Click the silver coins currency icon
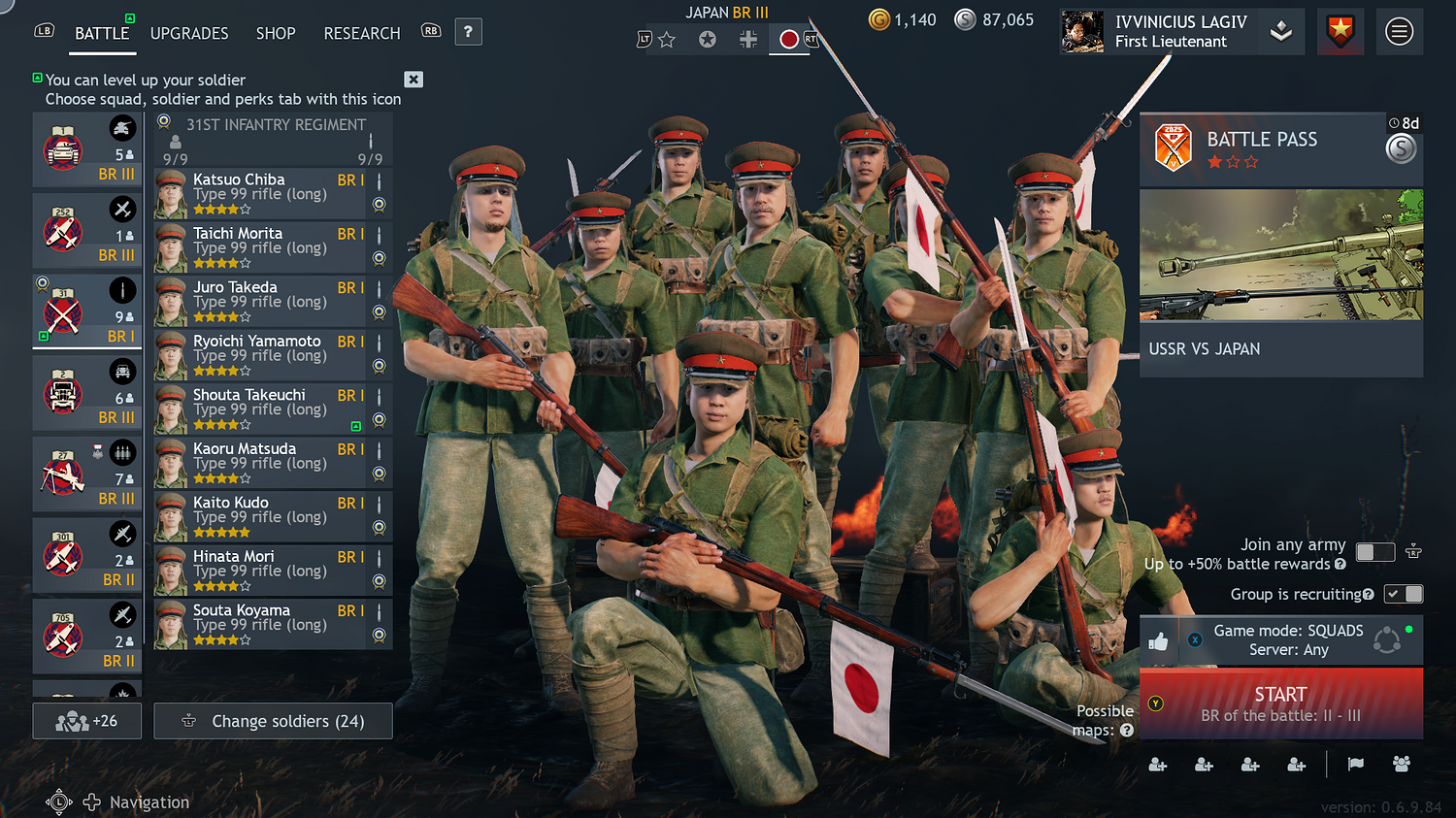Screen dimensions: 1456x818 [964, 19]
